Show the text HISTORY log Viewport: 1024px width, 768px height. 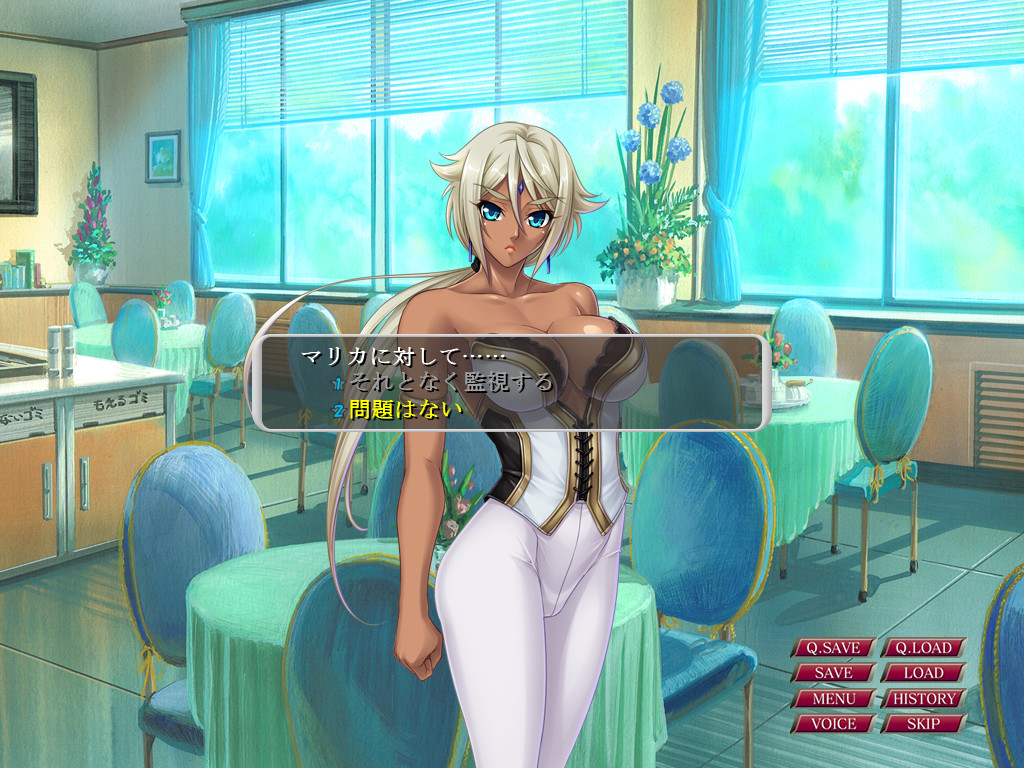923,698
